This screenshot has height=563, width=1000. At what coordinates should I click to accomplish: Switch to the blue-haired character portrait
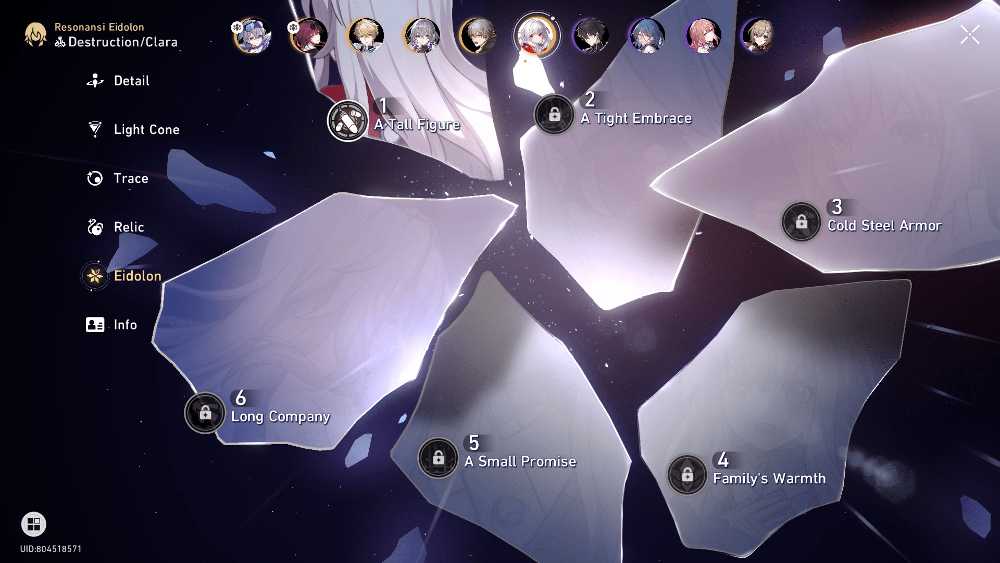point(646,35)
